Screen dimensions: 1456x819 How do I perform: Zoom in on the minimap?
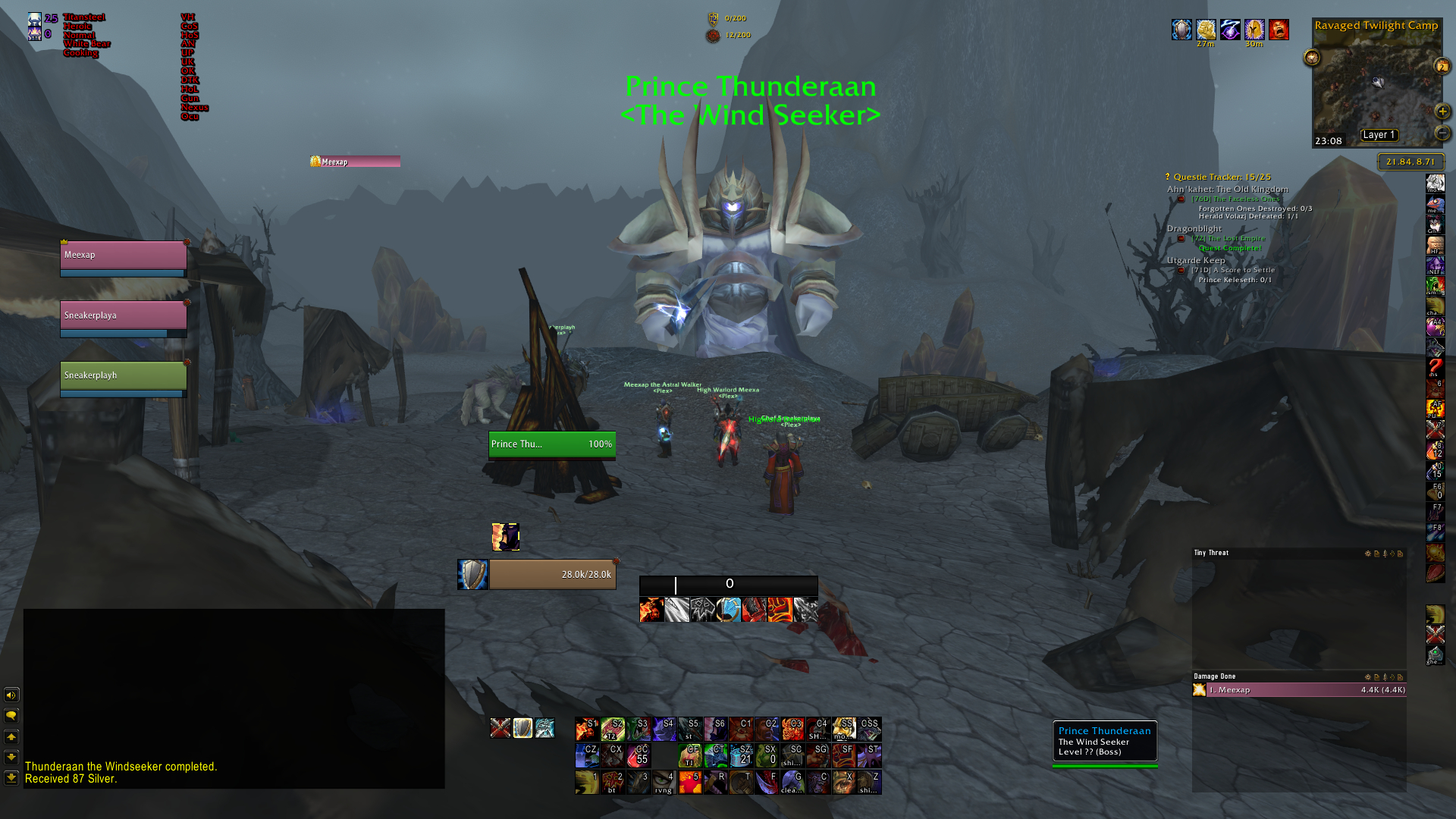coord(1442,111)
